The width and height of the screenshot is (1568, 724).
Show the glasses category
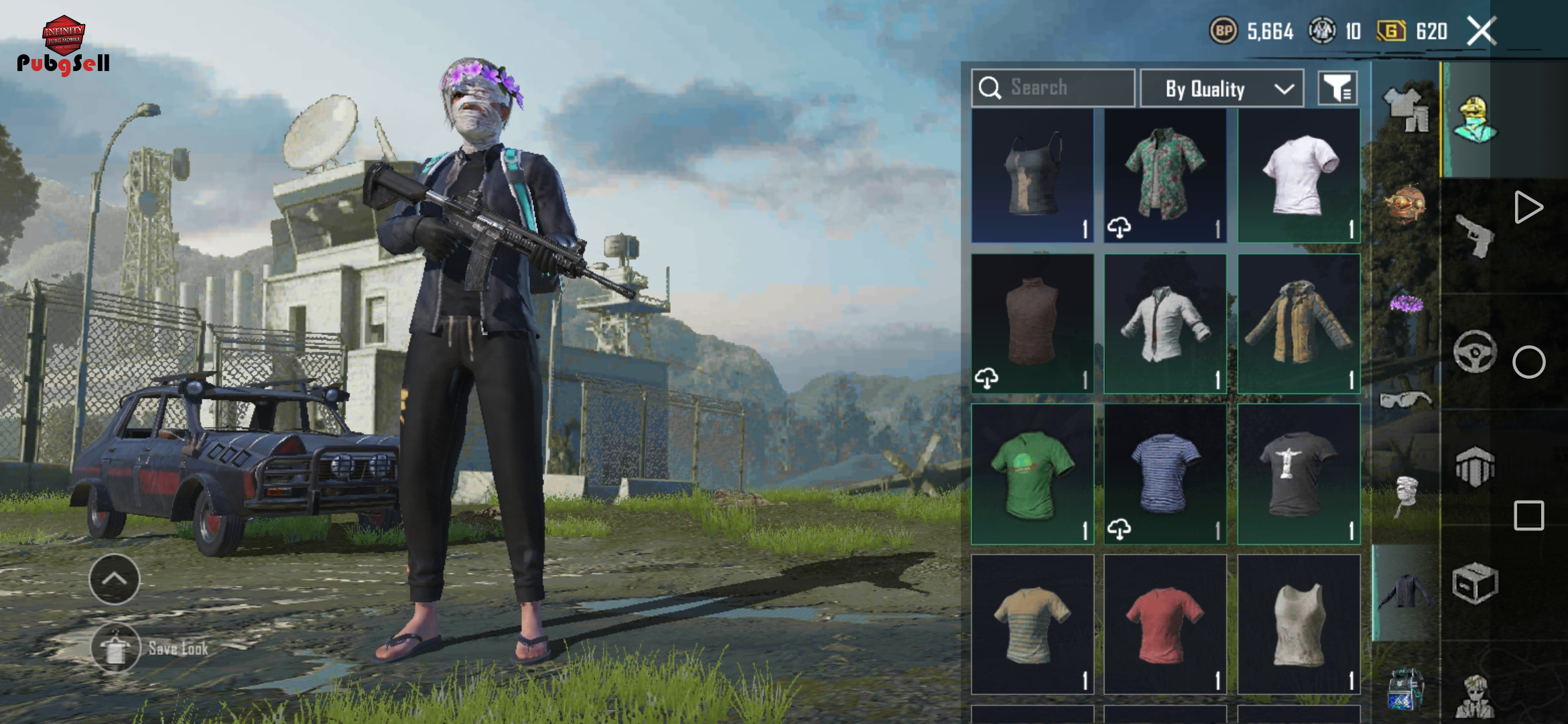click(x=1405, y=400)
